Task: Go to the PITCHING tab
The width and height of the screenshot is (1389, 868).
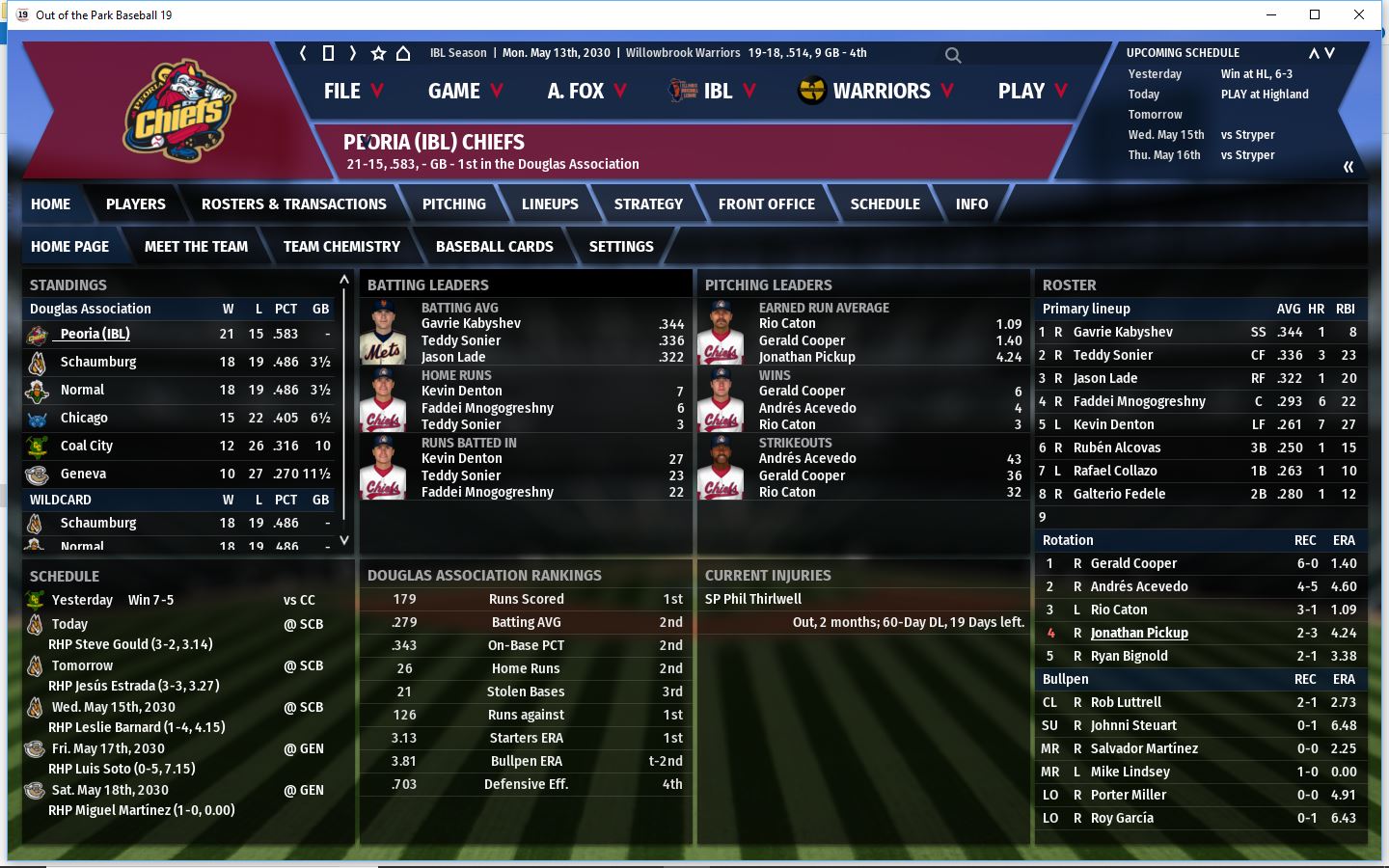Action: (x=453, y=204)
